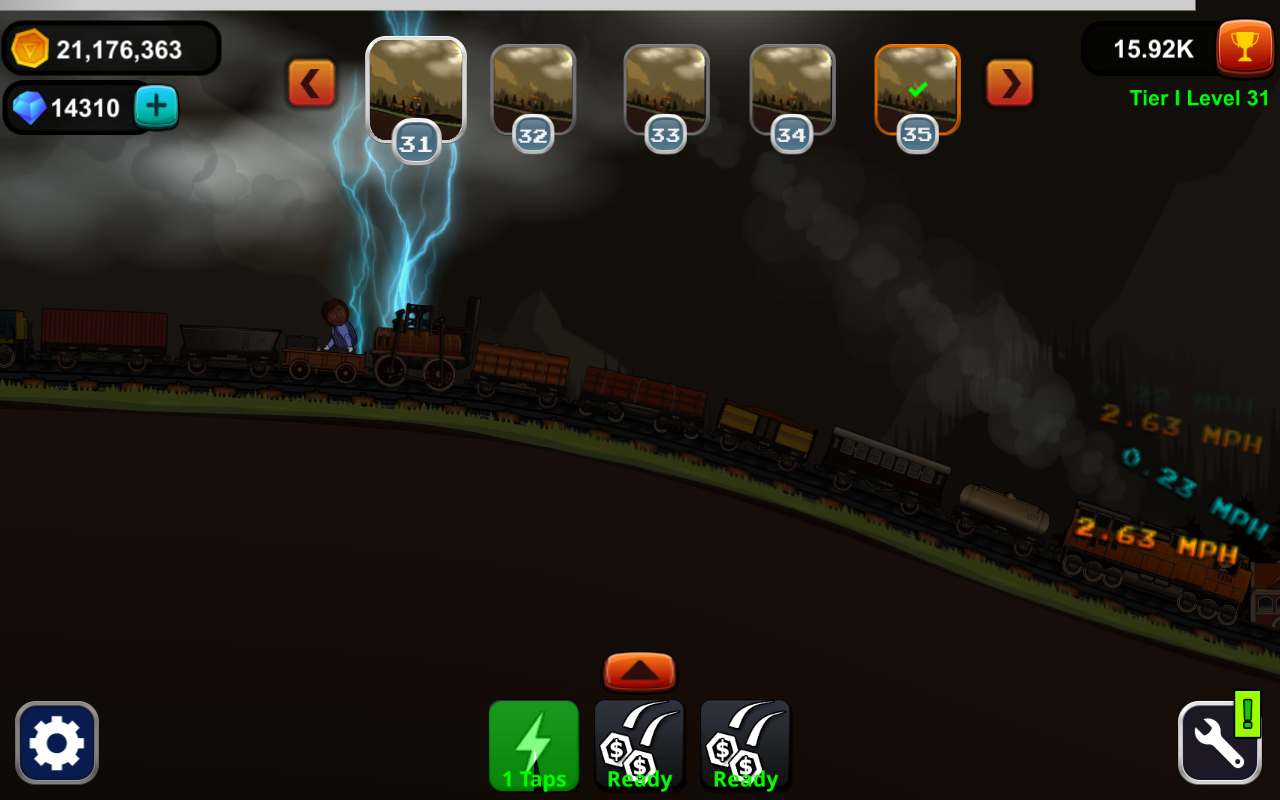Screen dimensions: 1280x800
Task: Open the trophy achievements panel
Action: pos(1244,46)
